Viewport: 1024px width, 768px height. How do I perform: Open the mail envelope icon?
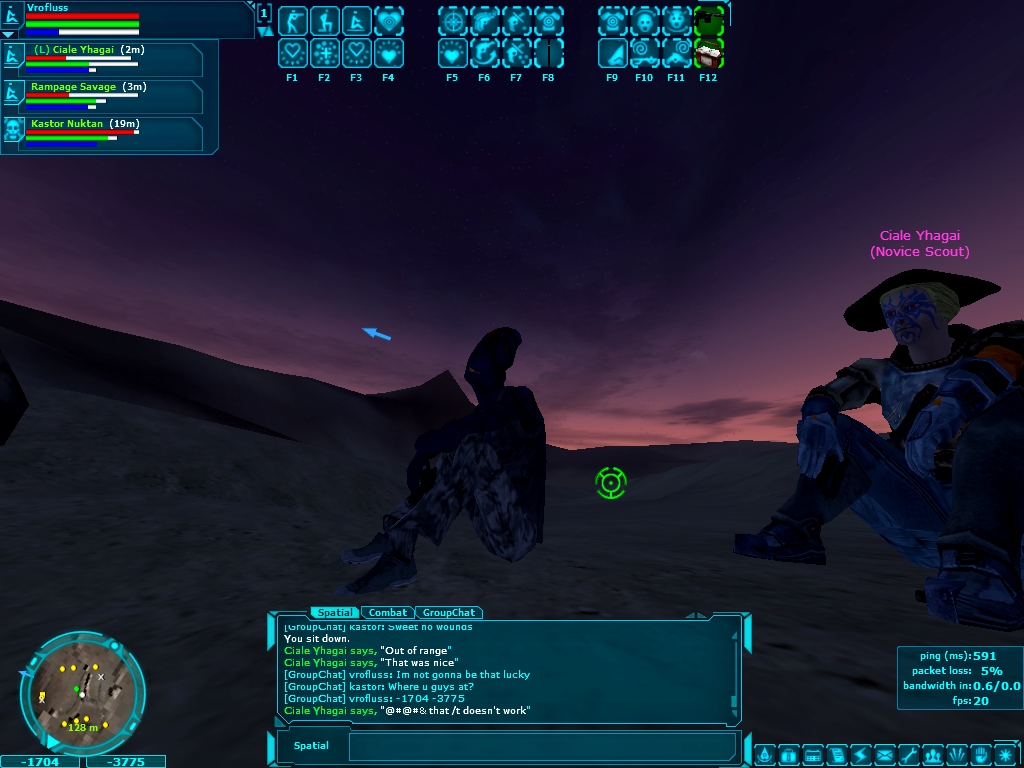click(x=885, y=753)
